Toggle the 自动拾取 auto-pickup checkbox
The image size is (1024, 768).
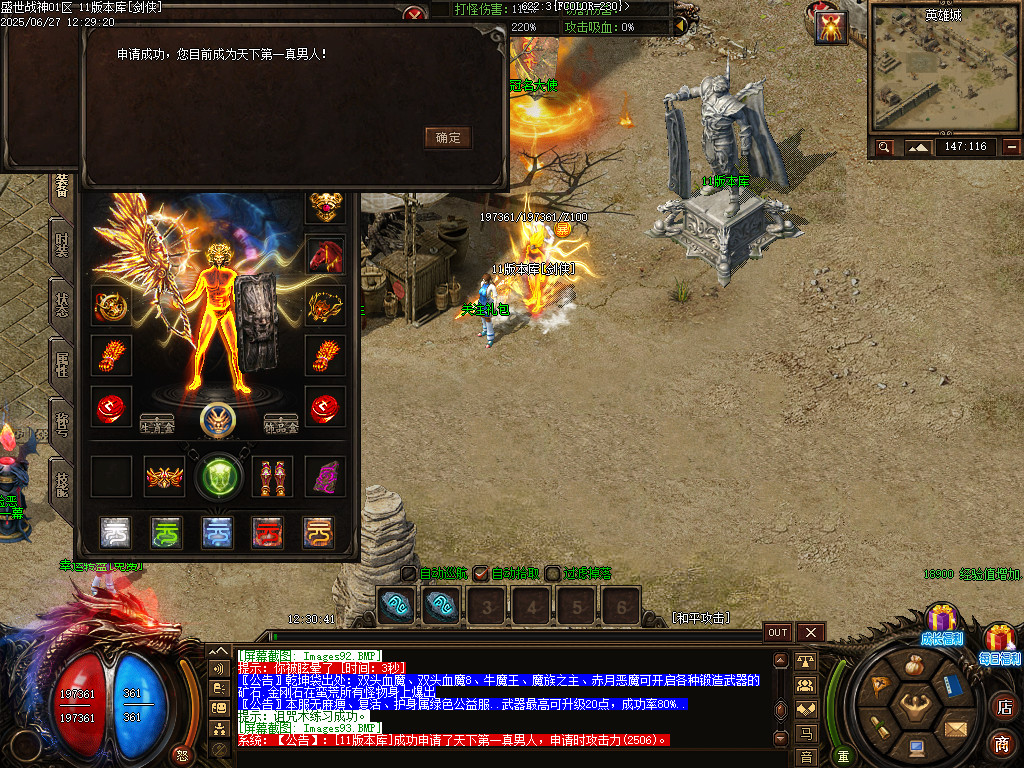481,574
